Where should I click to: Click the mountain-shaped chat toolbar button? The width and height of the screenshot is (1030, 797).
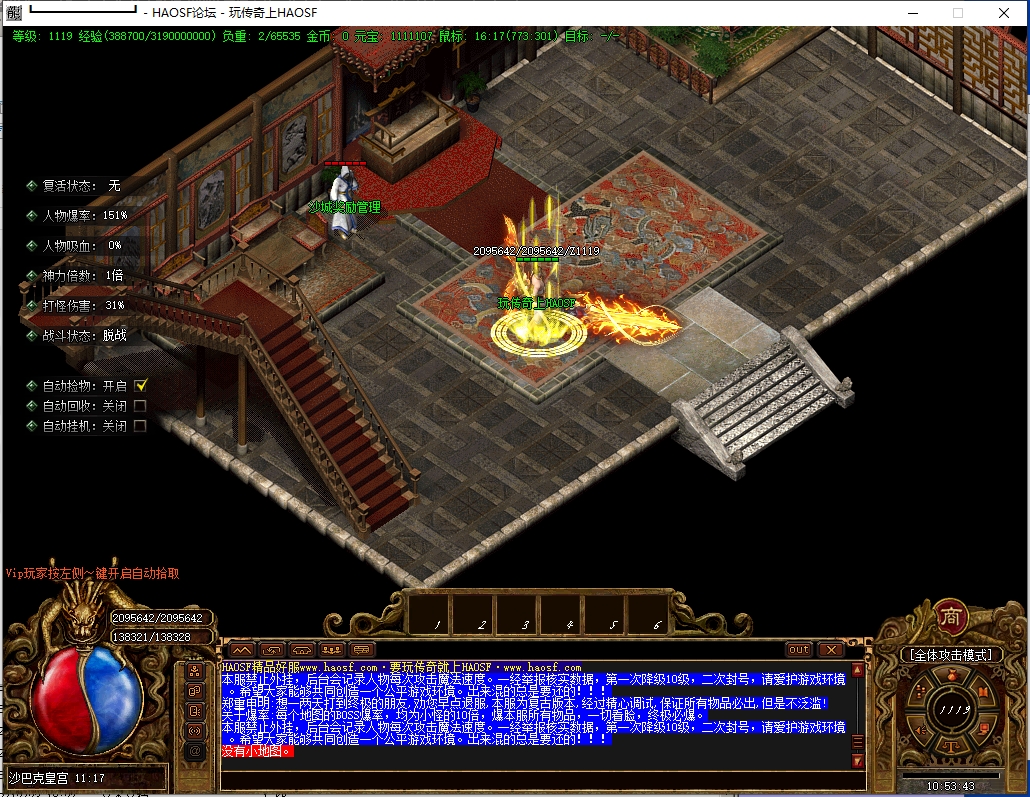[242, 650]
